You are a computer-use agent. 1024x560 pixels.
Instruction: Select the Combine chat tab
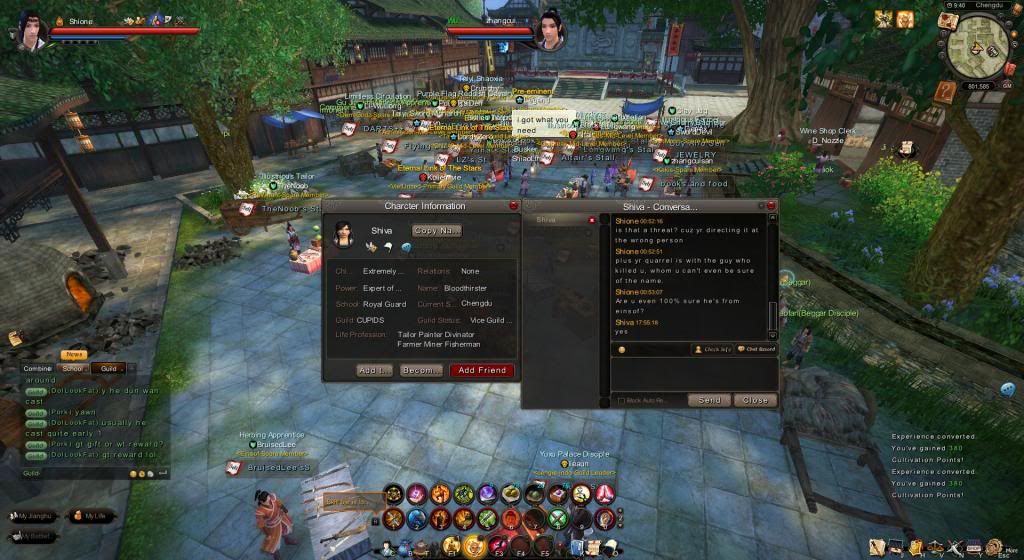pos(38,368)
